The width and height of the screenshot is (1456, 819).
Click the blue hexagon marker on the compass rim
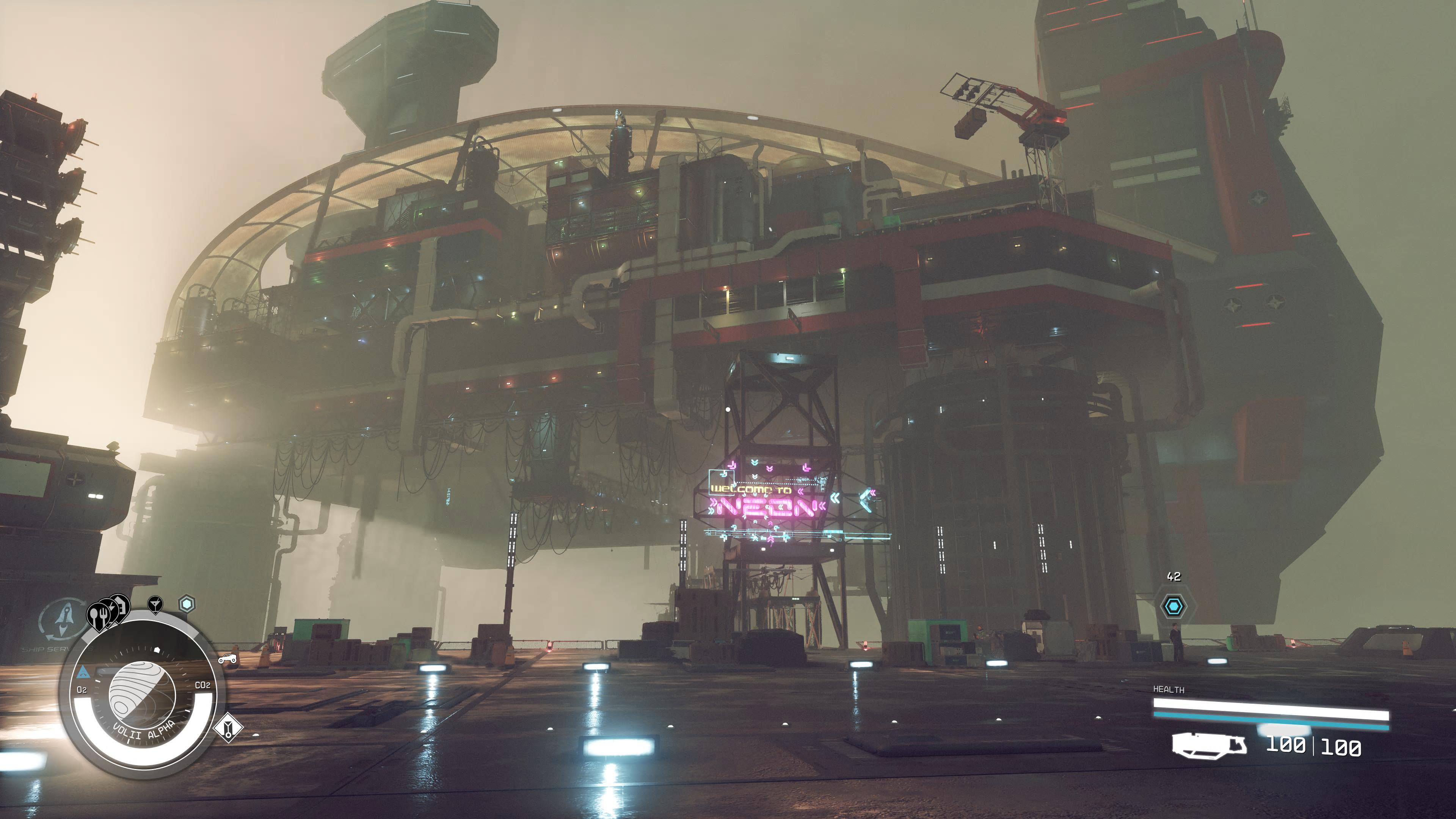point(187,604)
